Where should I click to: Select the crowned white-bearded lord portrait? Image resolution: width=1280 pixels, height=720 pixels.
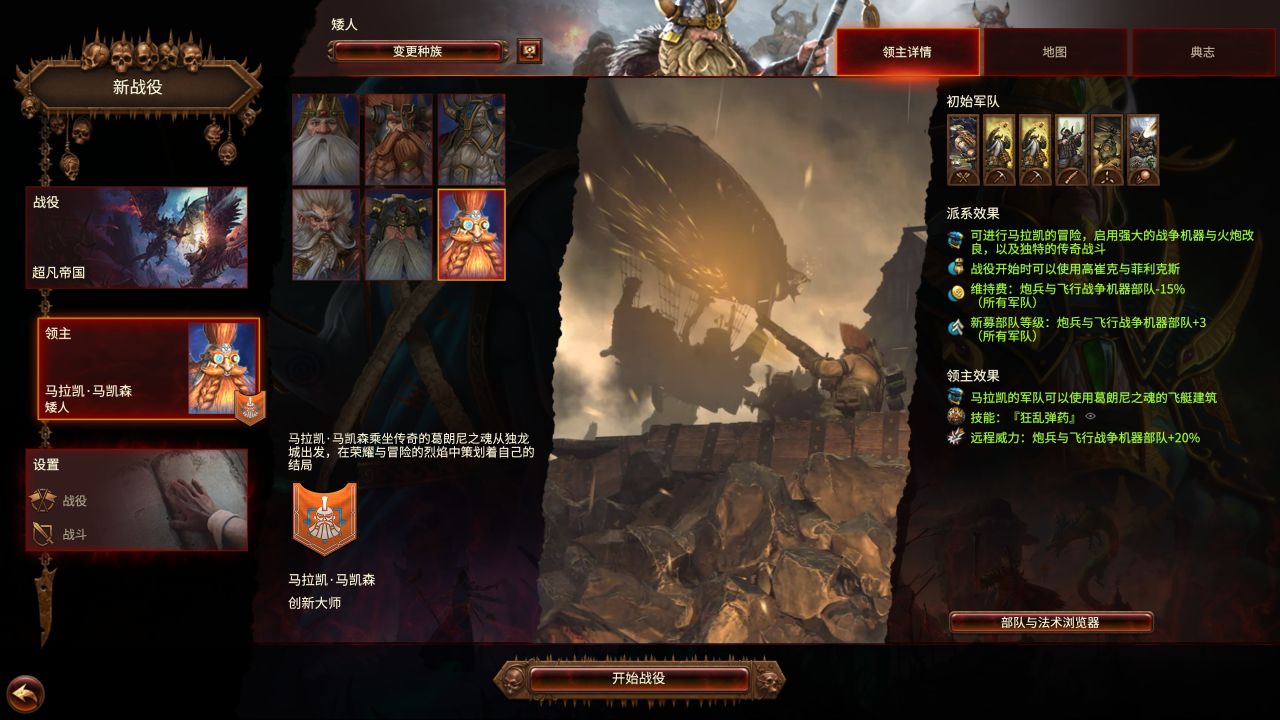[322, 137]
